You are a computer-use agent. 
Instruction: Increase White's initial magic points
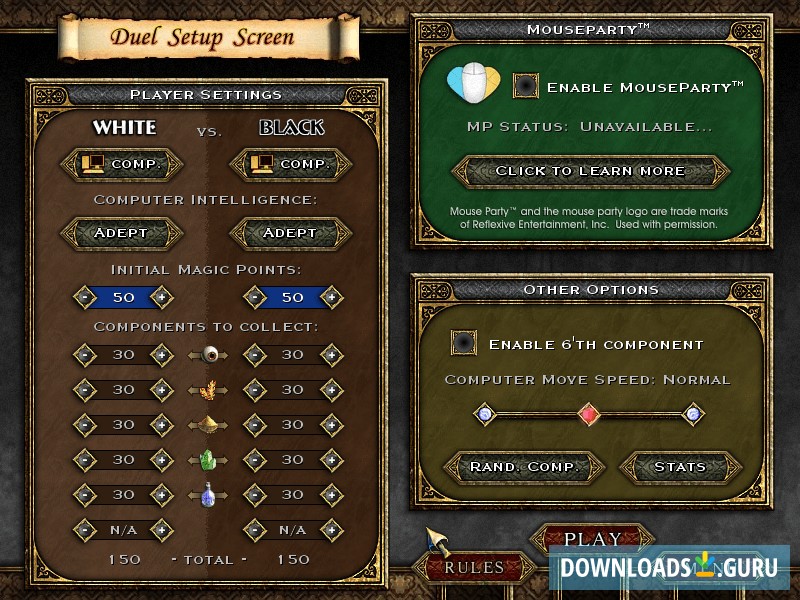[160, 298]
